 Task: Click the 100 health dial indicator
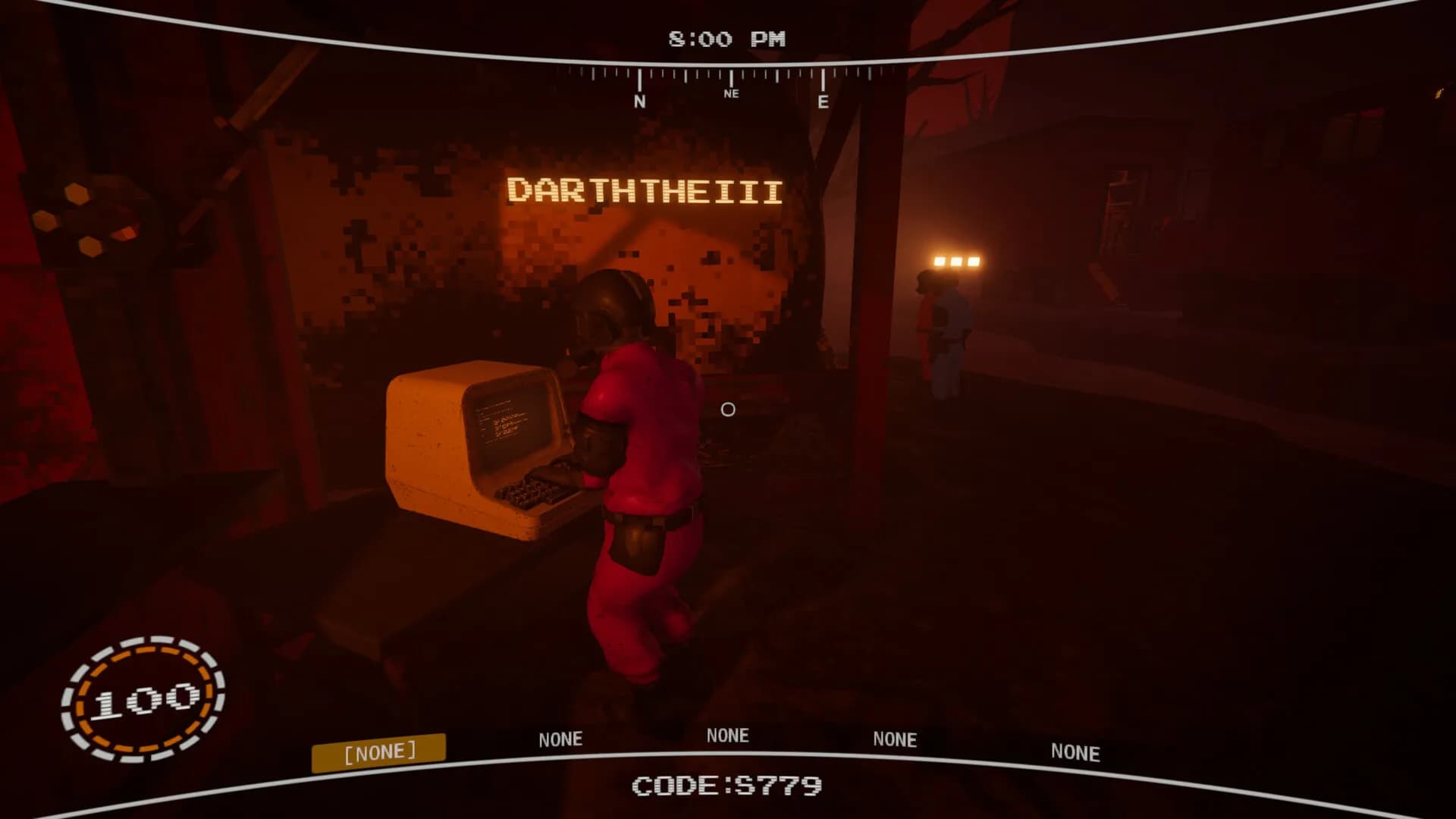(145, 701)
